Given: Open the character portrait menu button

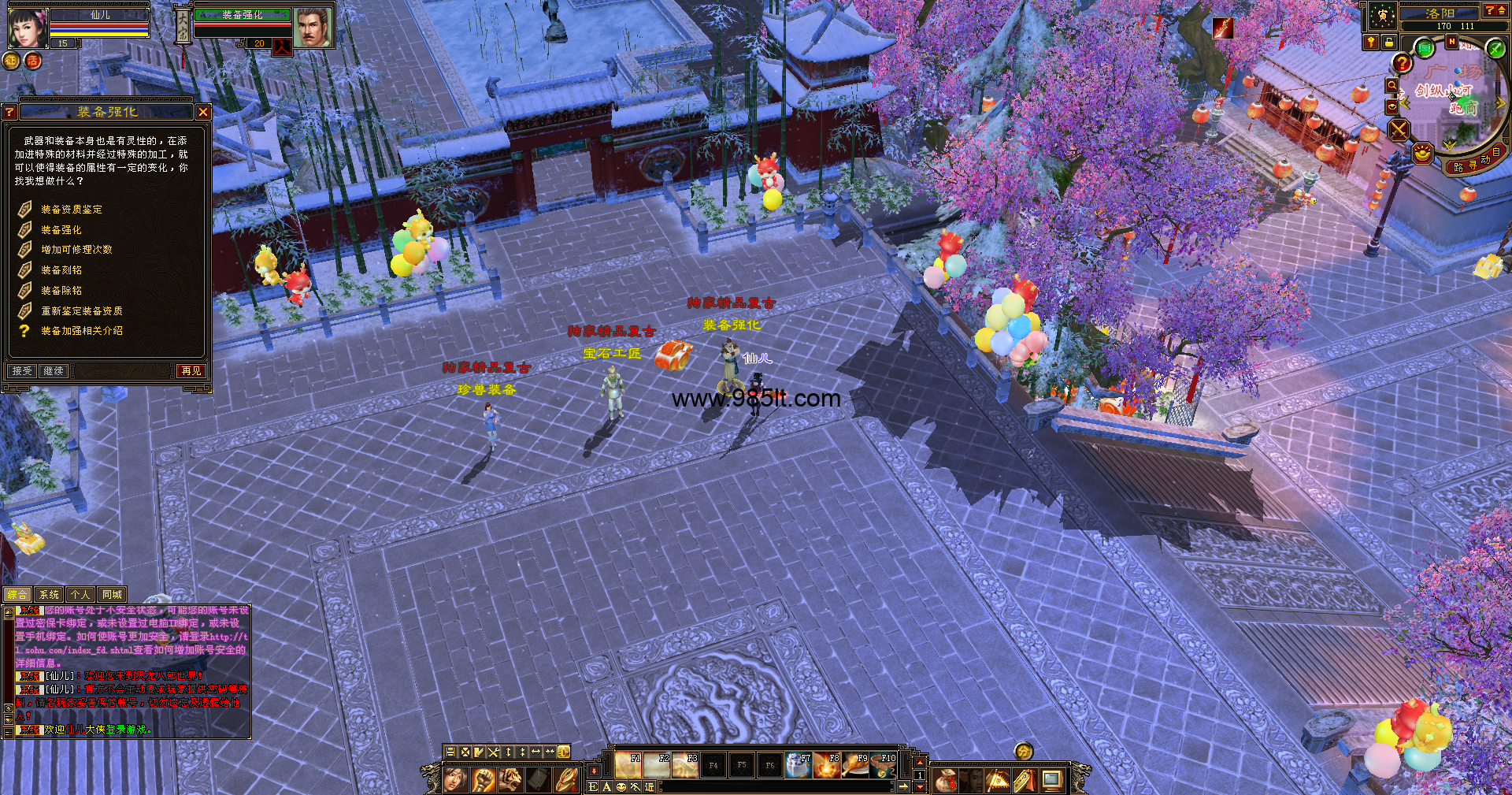Looking at the screenshot, I should click(454, 780).
